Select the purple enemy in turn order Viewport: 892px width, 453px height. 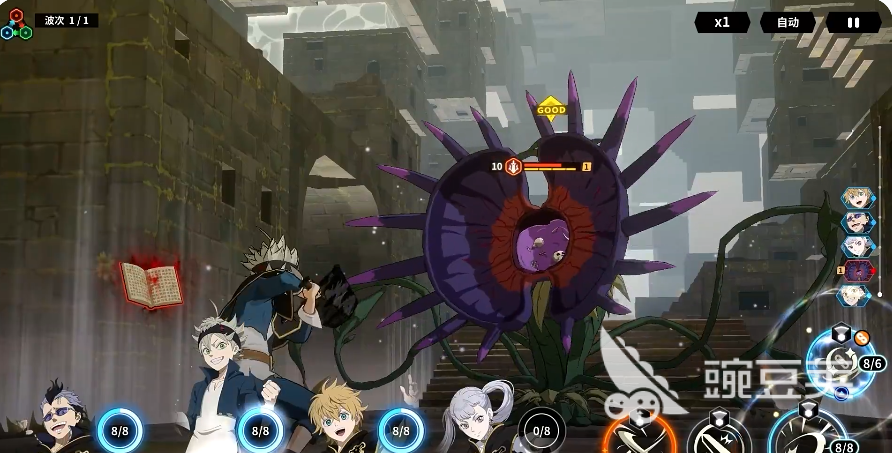(x=856, y=270)
